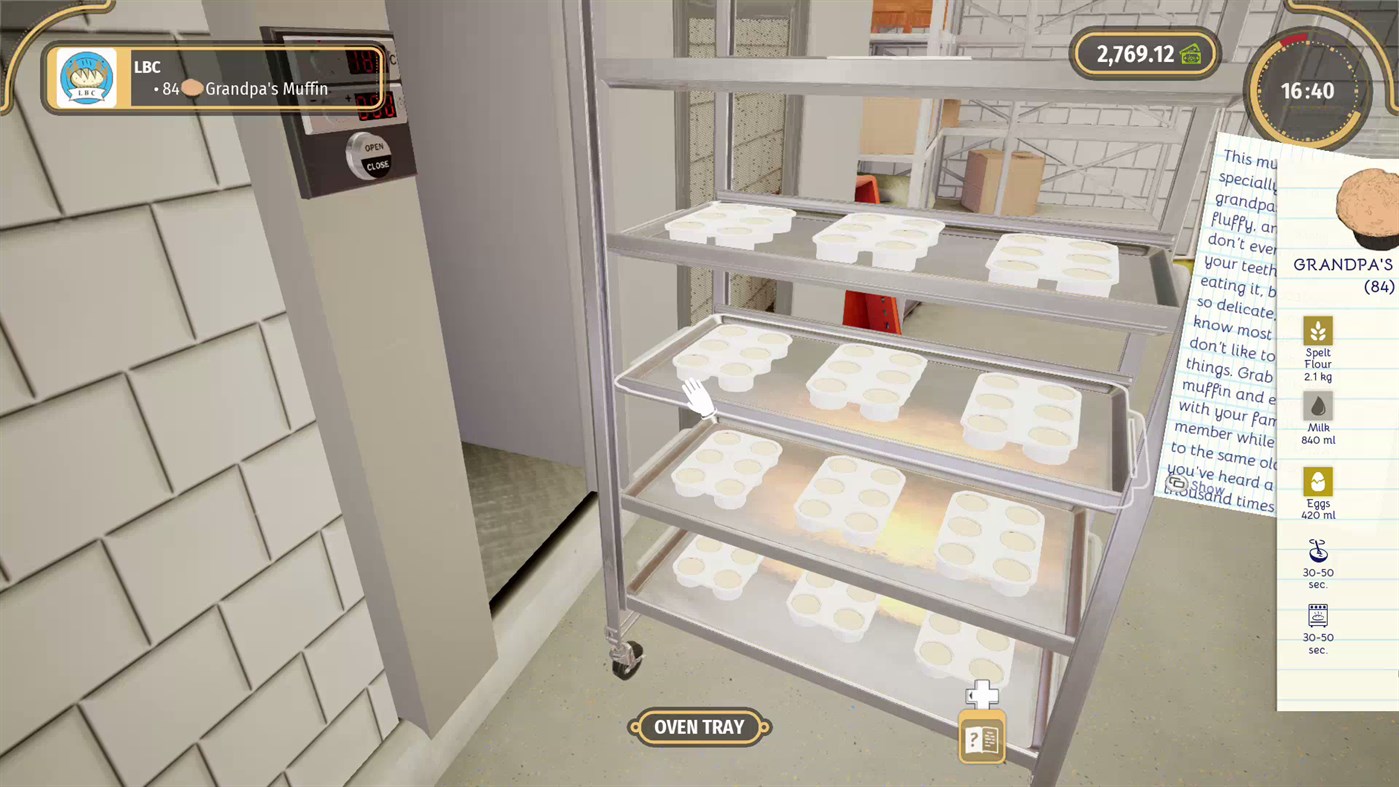The image size is (1399, 787).
Task: Click the OVEN TRAY label
Action: (698, 727)
